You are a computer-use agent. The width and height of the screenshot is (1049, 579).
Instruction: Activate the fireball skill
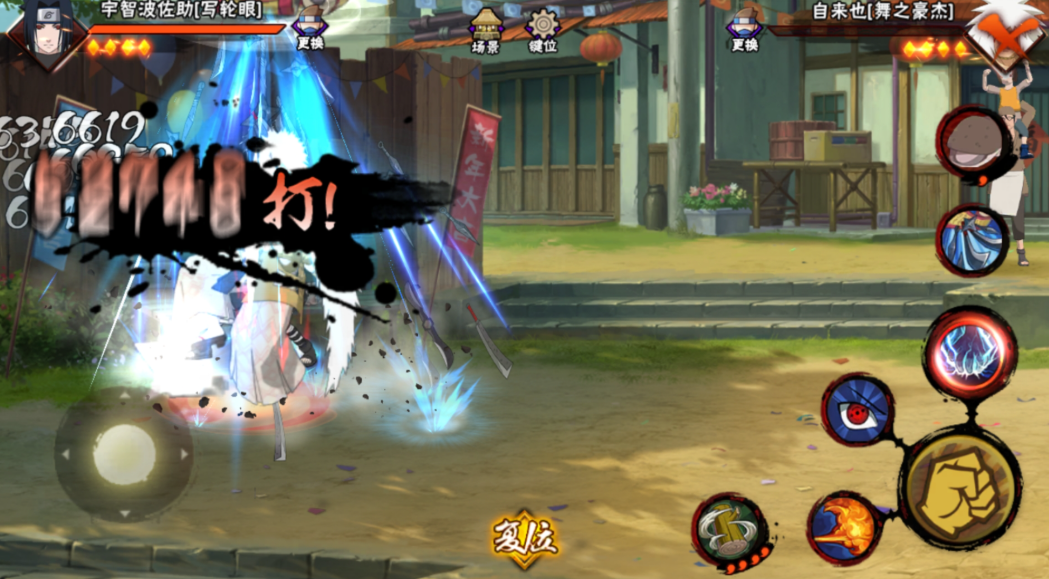tap(844, 527)
